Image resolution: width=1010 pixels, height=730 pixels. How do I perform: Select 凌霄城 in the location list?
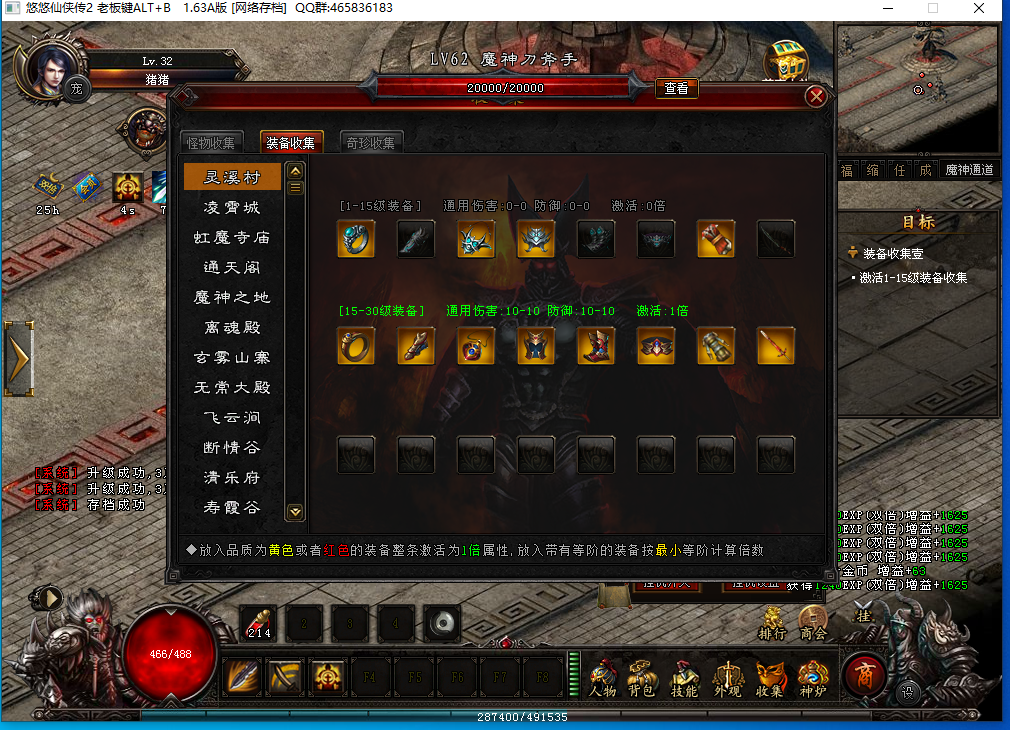[232, 207]
